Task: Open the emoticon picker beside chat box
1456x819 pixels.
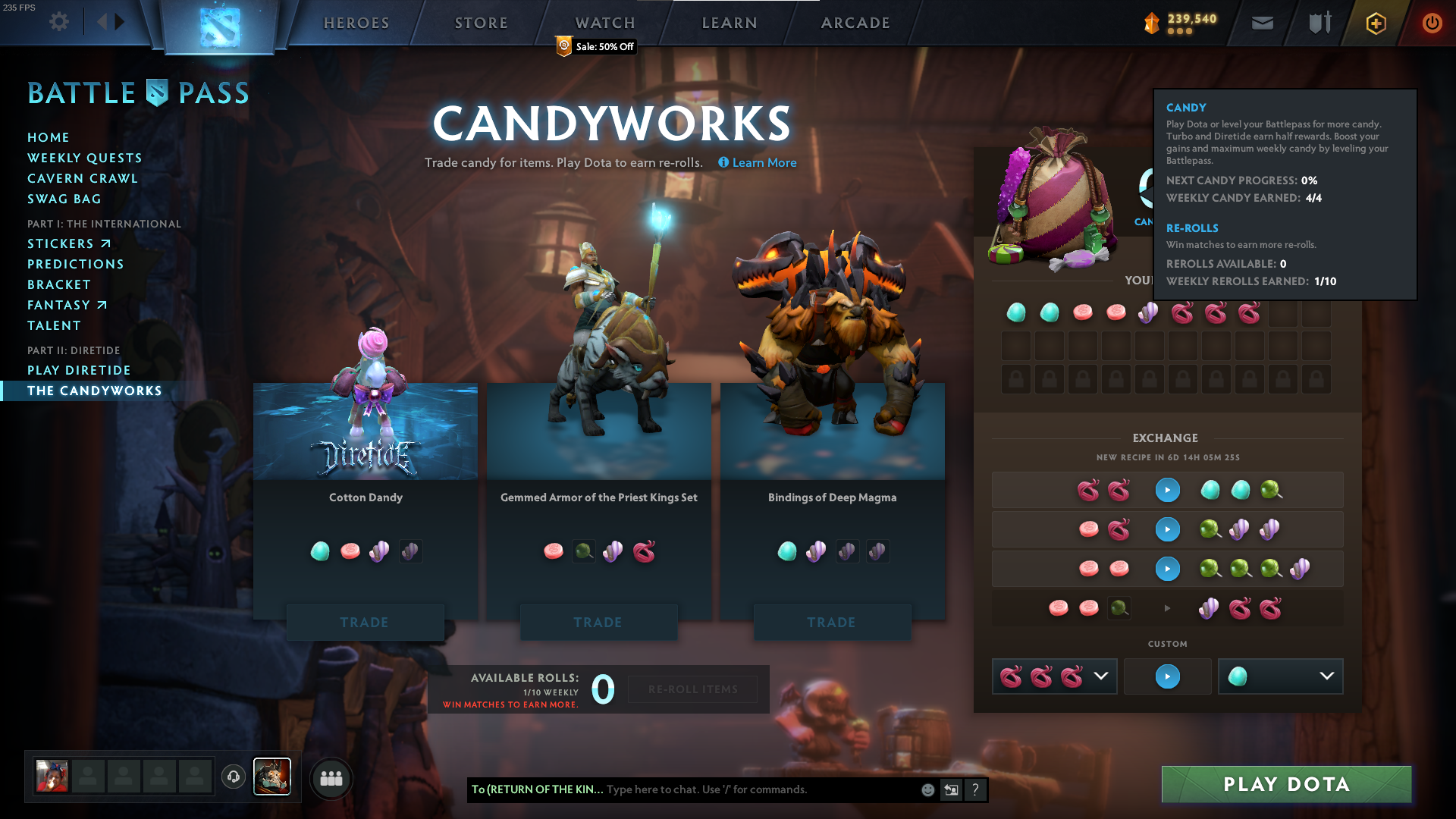Action: point(927,789)
